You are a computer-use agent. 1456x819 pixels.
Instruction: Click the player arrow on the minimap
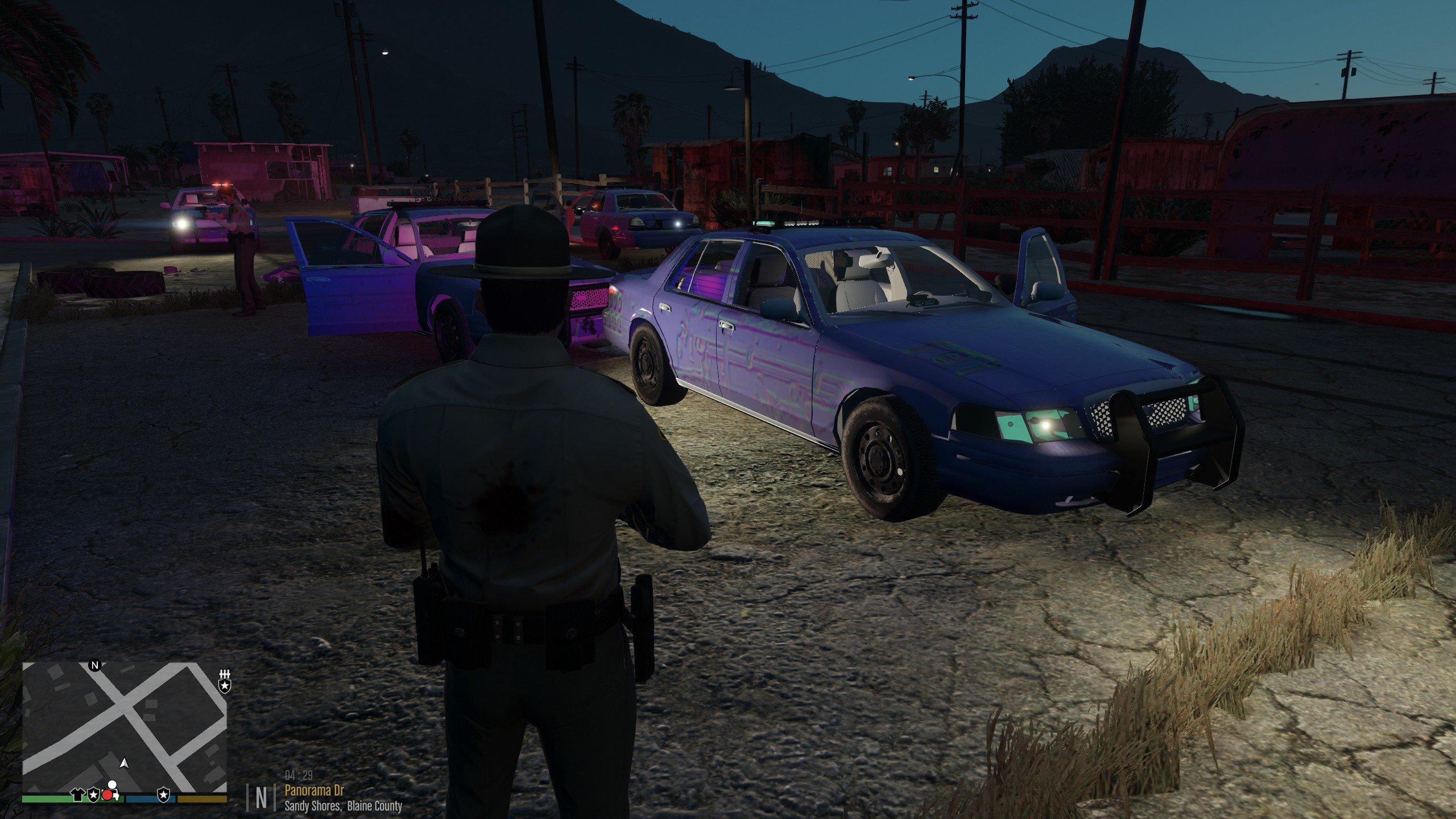(x=125, y=763)
